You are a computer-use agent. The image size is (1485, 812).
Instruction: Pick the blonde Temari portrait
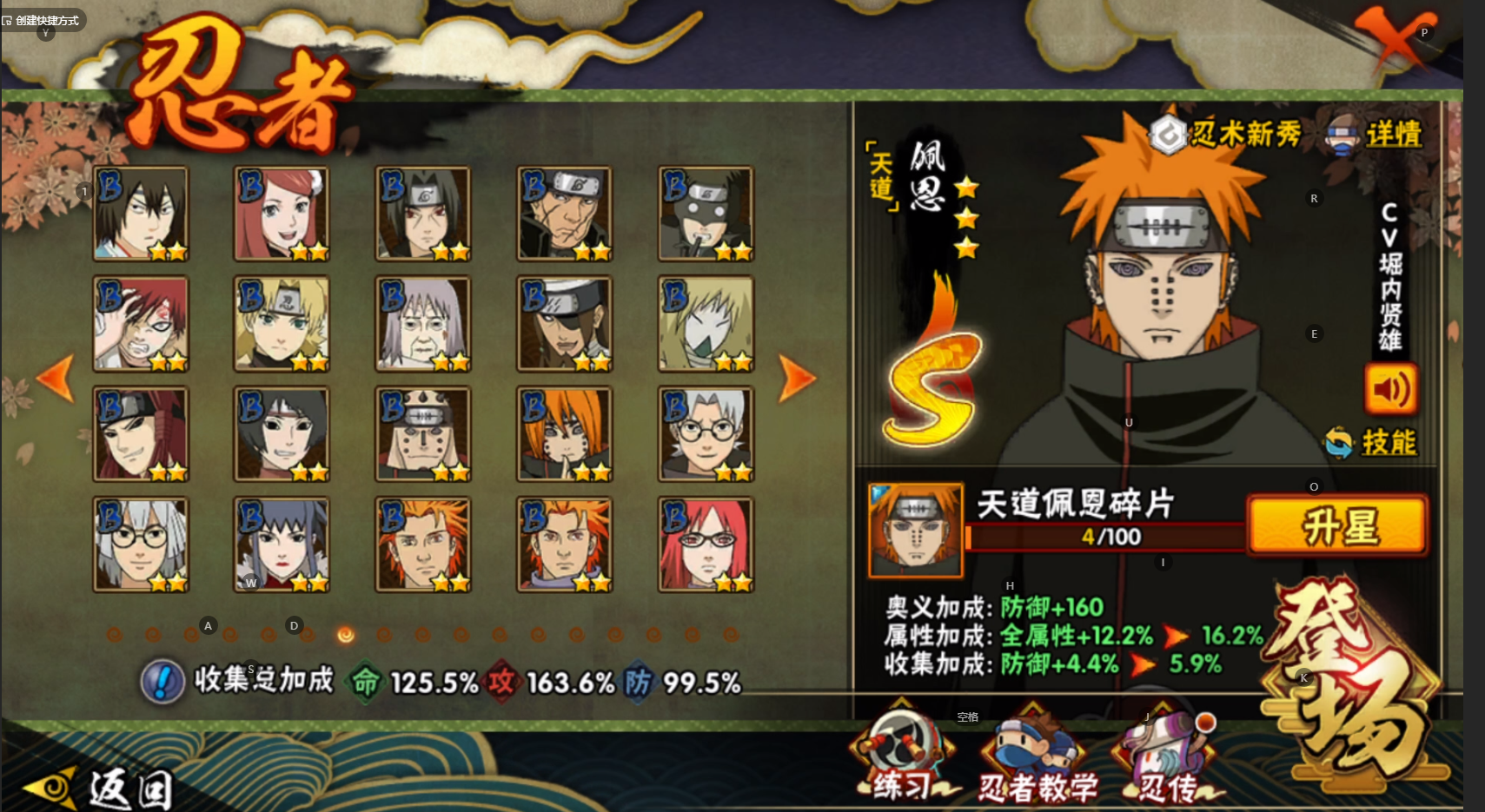[x=282, y=324]
